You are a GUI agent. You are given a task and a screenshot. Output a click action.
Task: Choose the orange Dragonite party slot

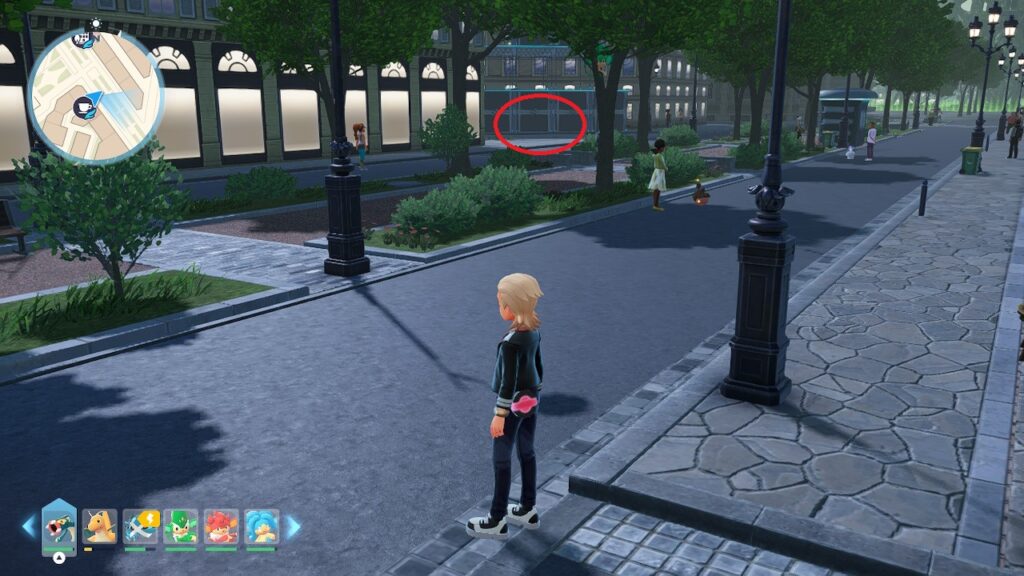tap(100, 526)
